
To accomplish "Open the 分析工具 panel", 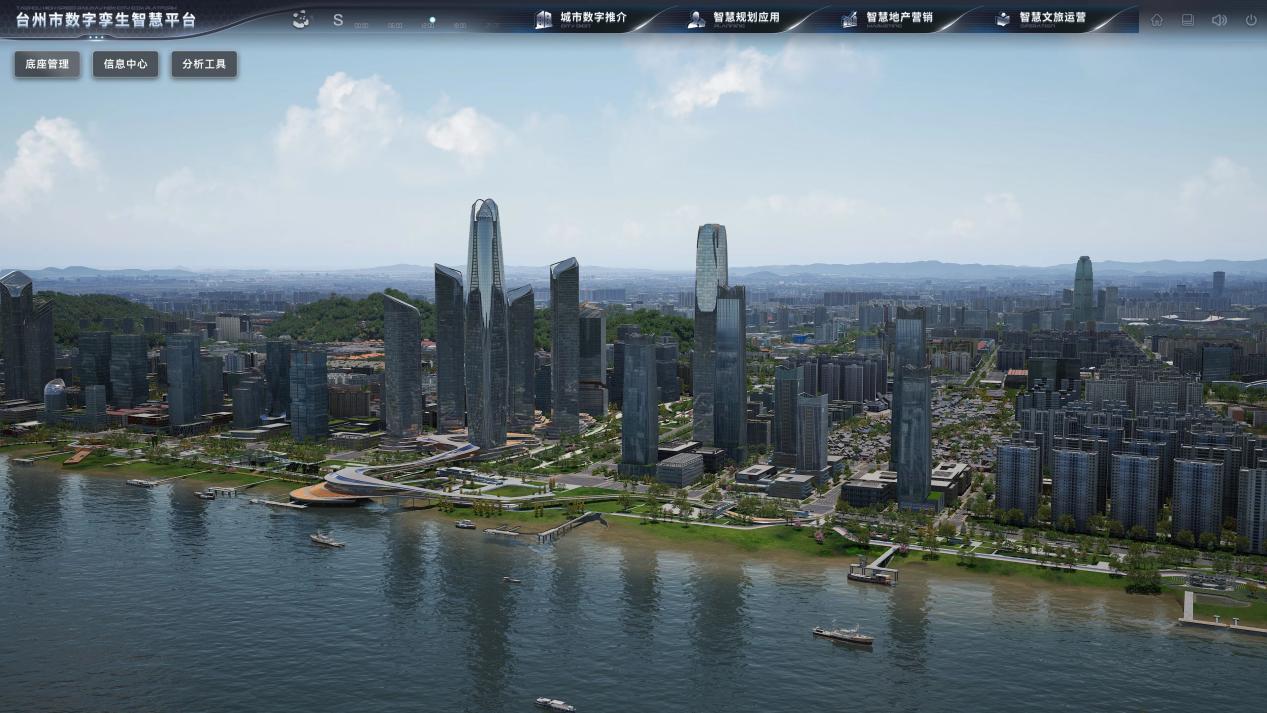I will [x=204, y=64].
